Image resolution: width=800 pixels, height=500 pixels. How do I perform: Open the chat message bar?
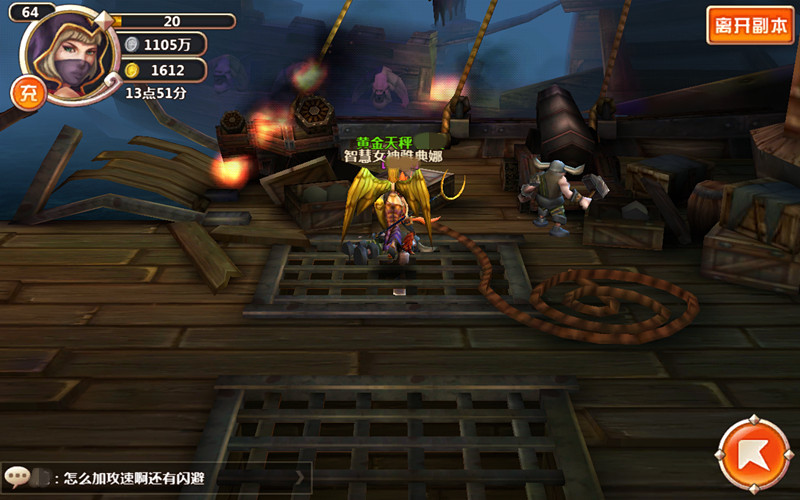(x=156, y=478)
